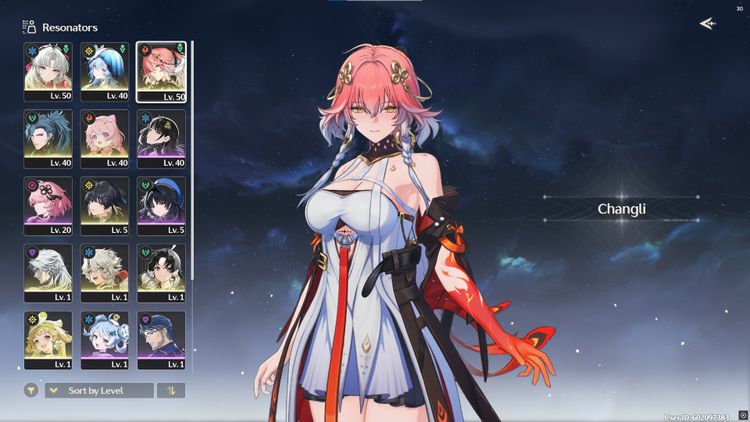Select the Lv. 5 resonator wearing a blue beret
750x422 pixels.
click(x=161, y=204)
